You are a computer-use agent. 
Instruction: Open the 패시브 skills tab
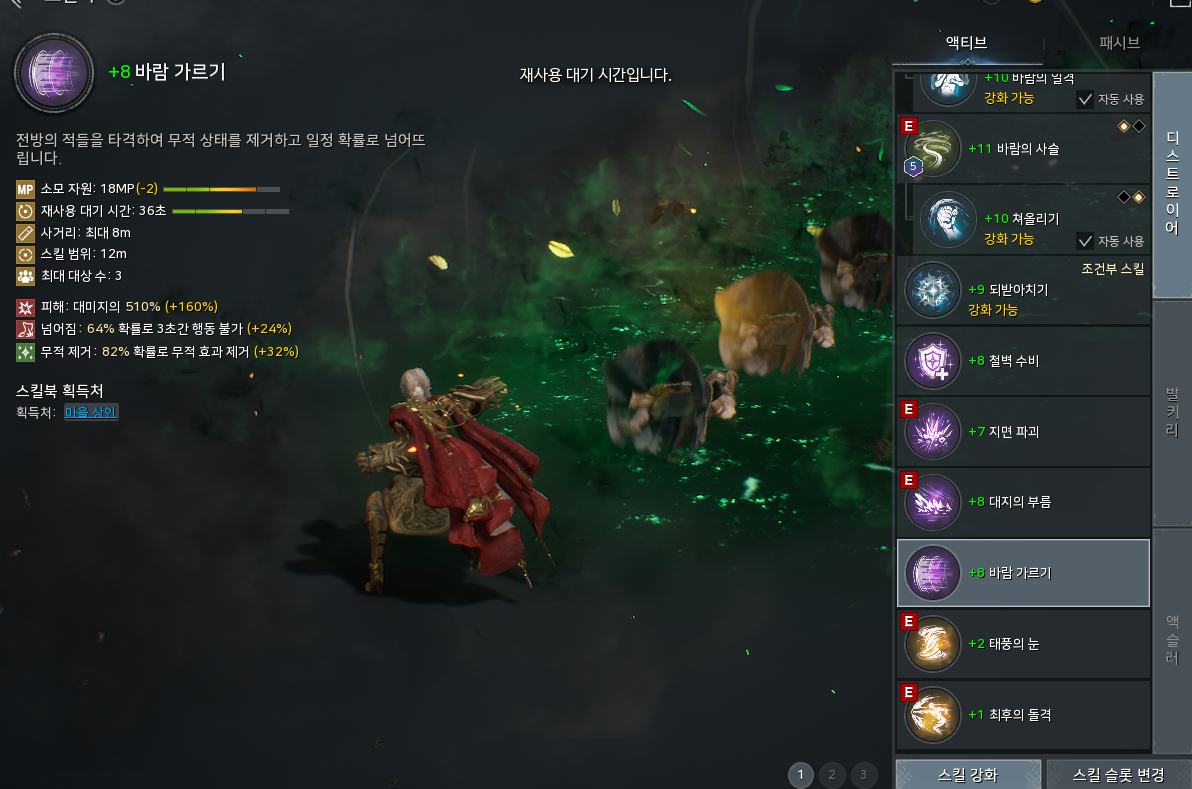[x=1119, y=42]
